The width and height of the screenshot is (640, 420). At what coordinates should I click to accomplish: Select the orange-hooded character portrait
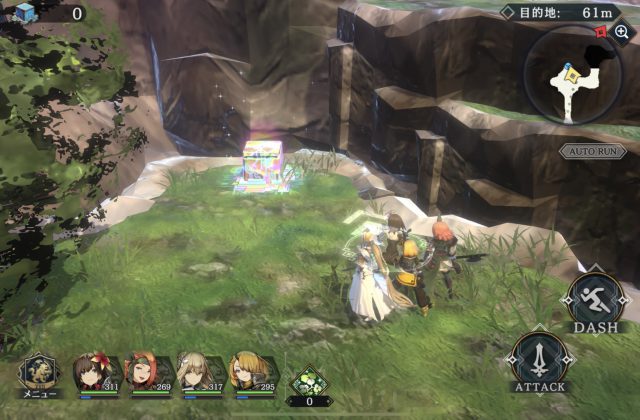click(x=145, y=372)
